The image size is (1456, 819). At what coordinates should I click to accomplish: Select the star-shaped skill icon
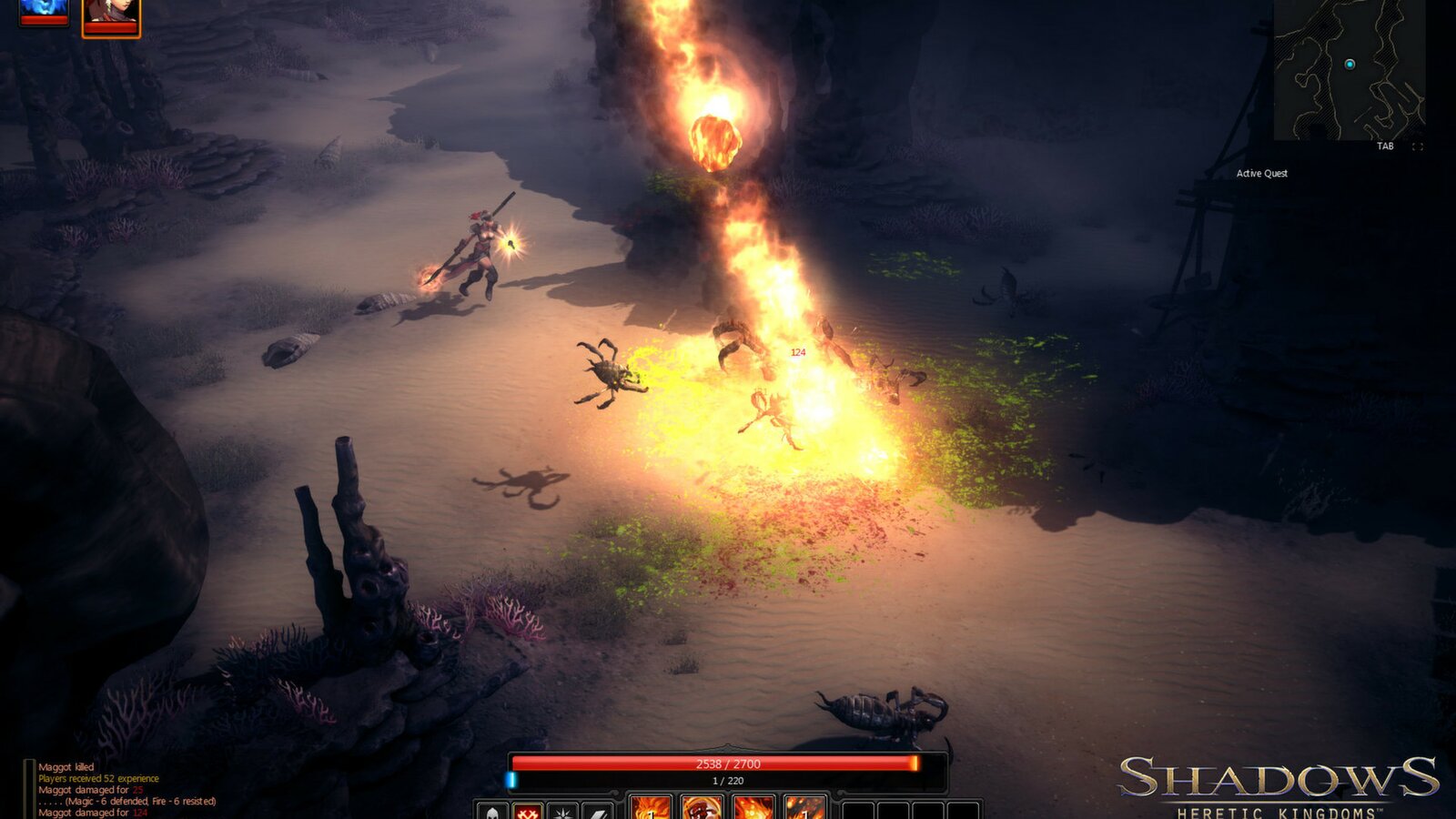pos(564,812)
